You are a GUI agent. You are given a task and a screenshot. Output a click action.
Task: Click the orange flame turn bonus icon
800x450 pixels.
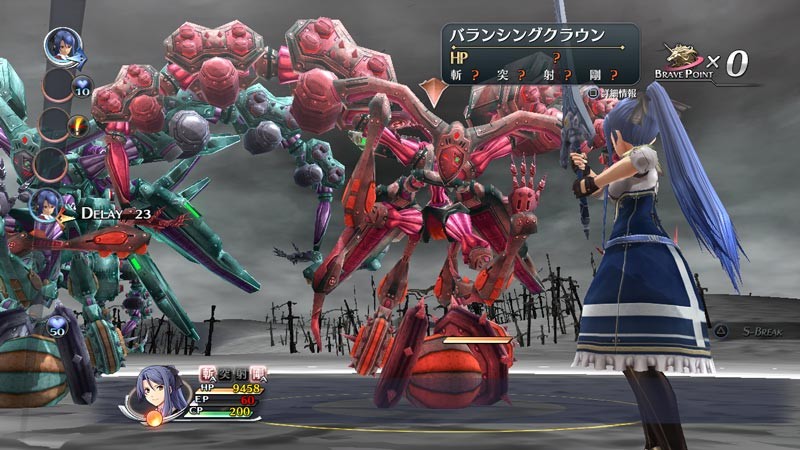(77, 125)
